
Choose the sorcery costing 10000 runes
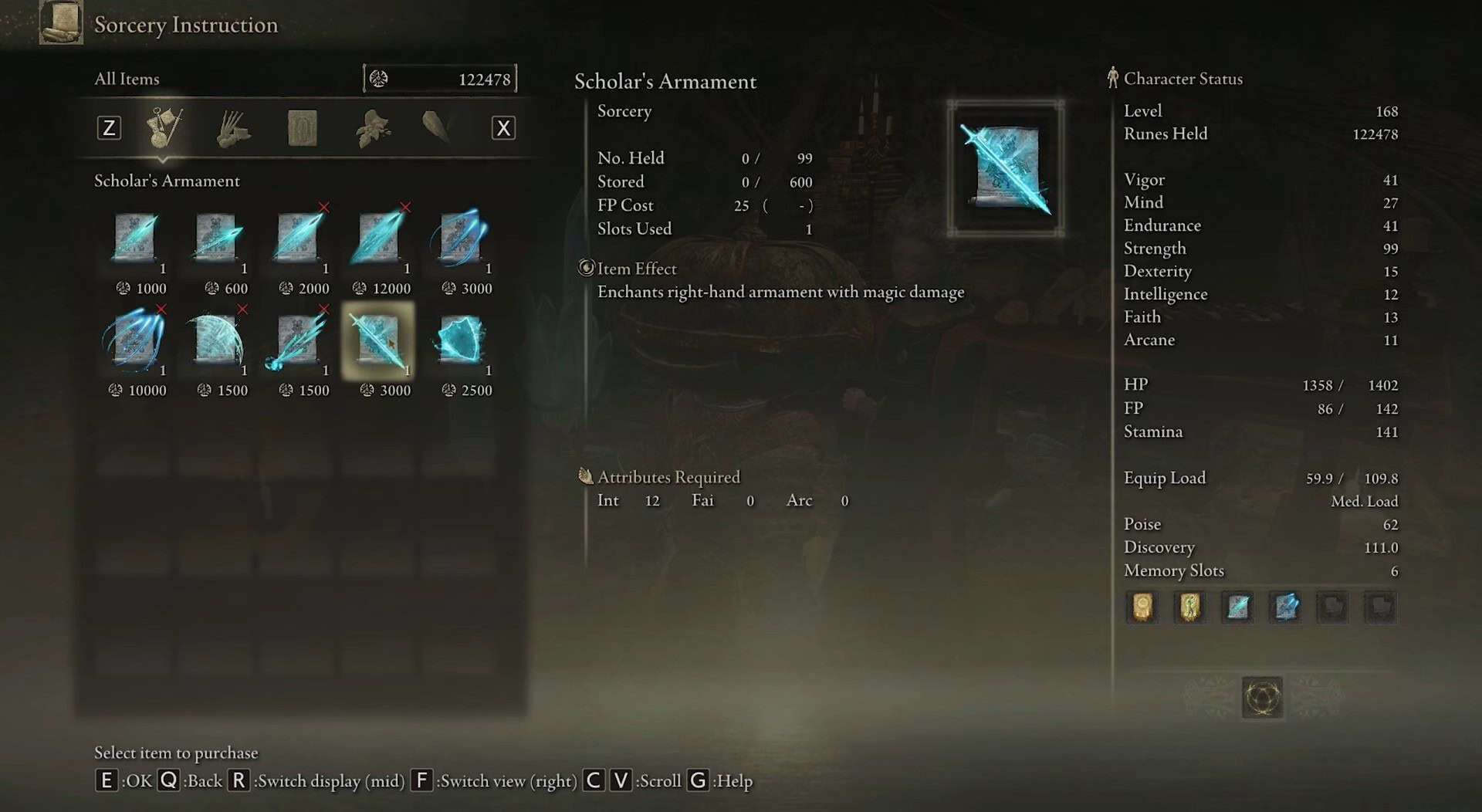(135, 340)
